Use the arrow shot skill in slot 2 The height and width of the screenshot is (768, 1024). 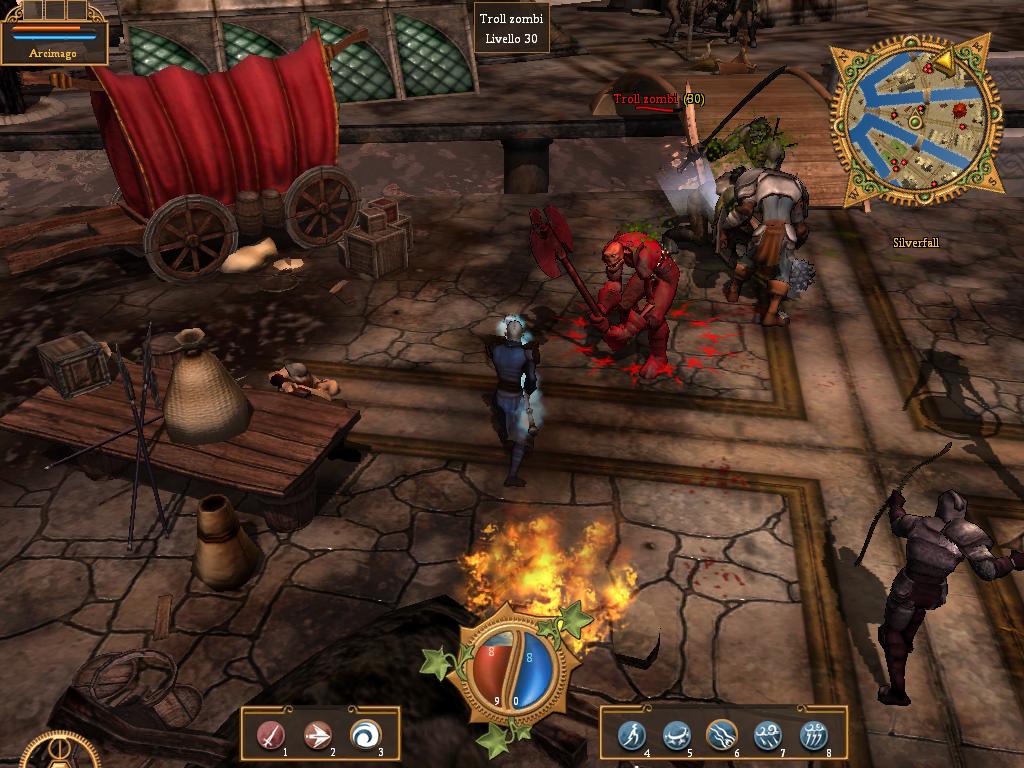point(318,735)
